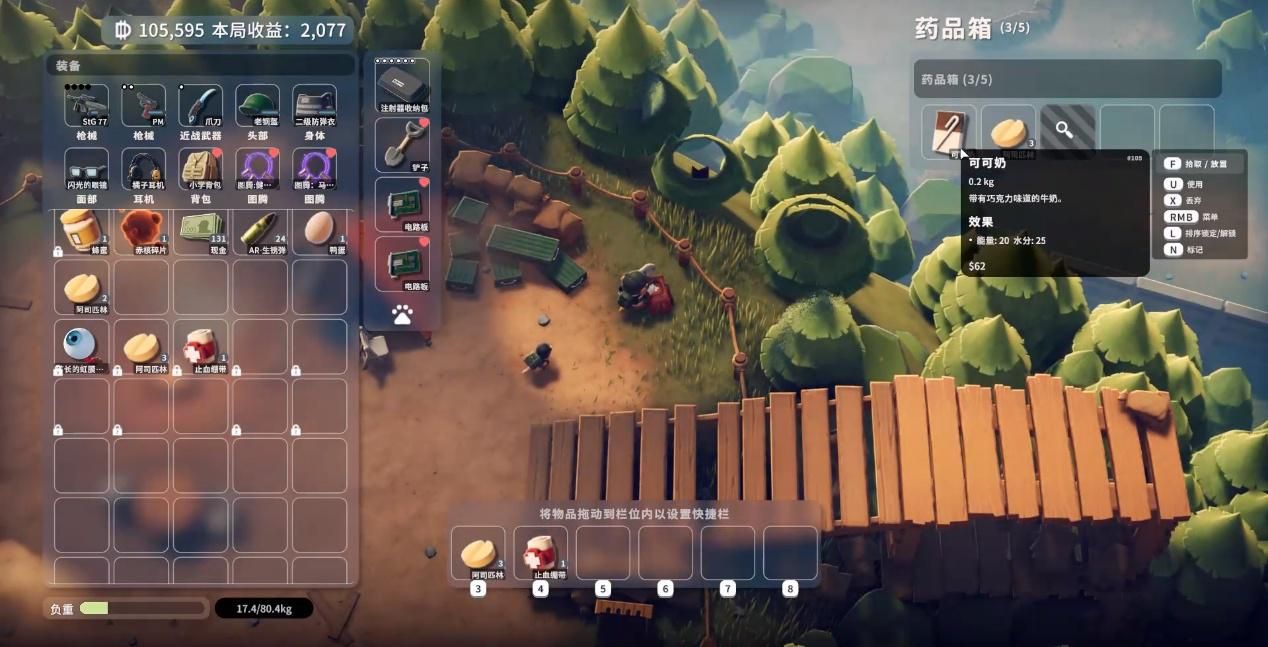Select the 橘子耳机 headphones slot
This screenshot has width=1268, height=647.
pos(143,169)
